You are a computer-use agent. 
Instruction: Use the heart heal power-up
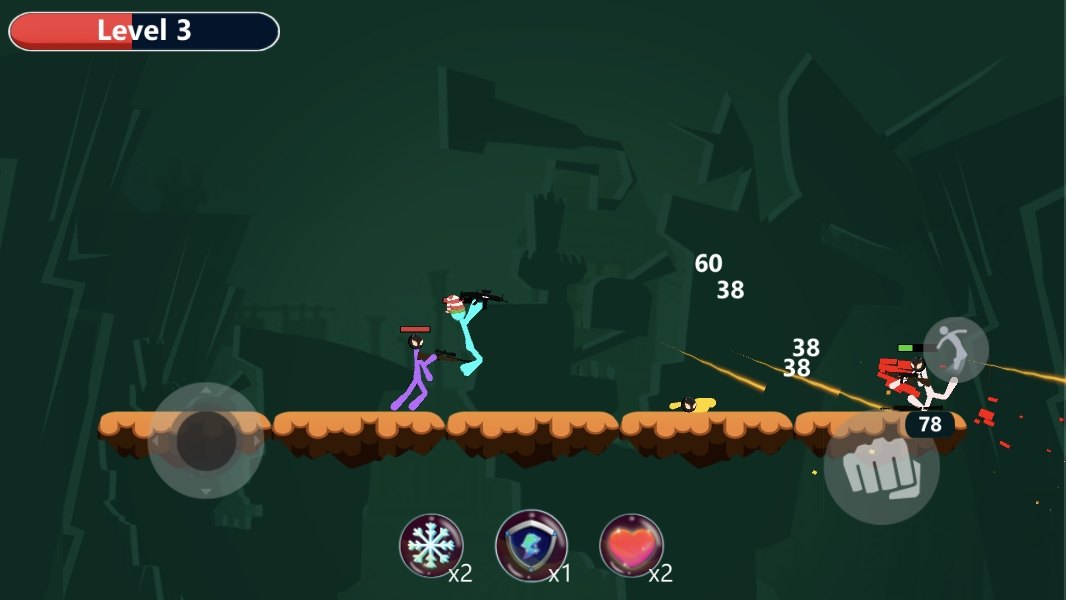pyautogui.click(x=631, y=546)
